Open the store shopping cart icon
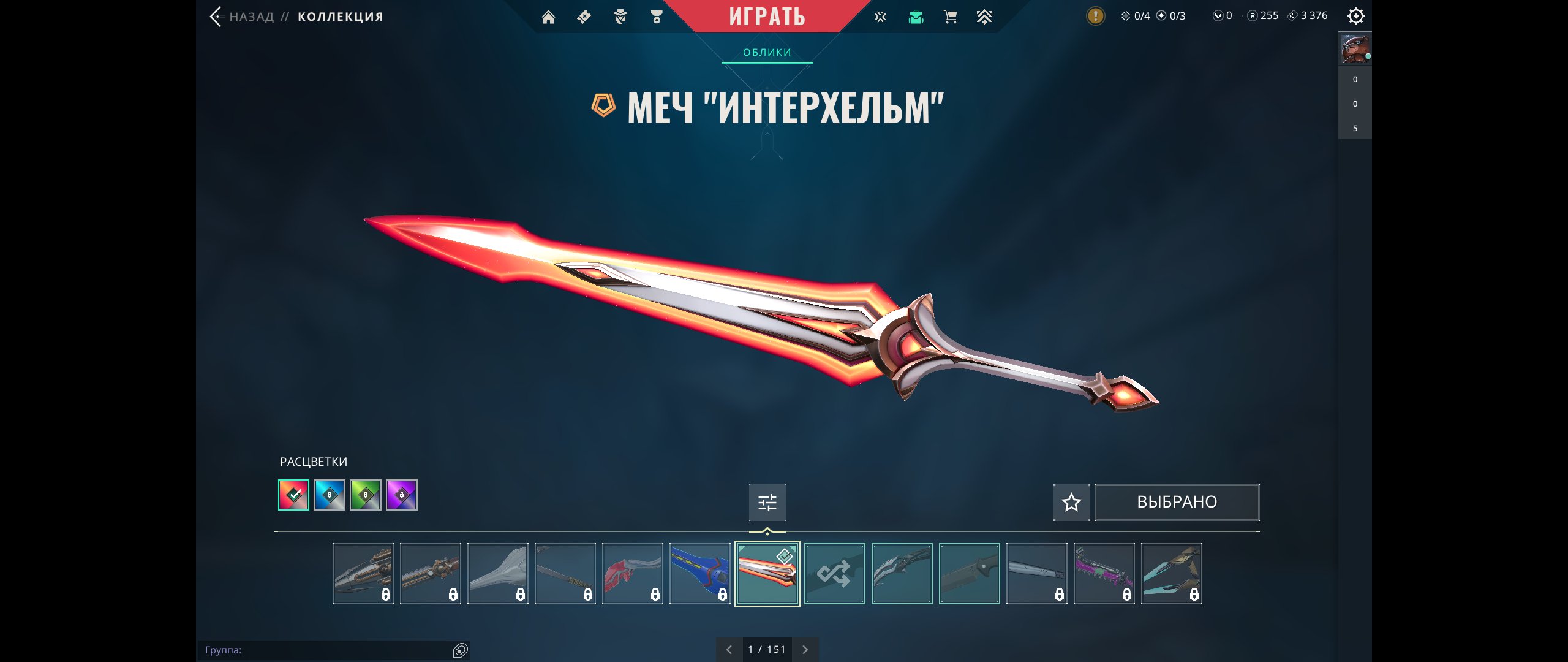Viewport: 1568px width, 662px height. pos(951,17)
